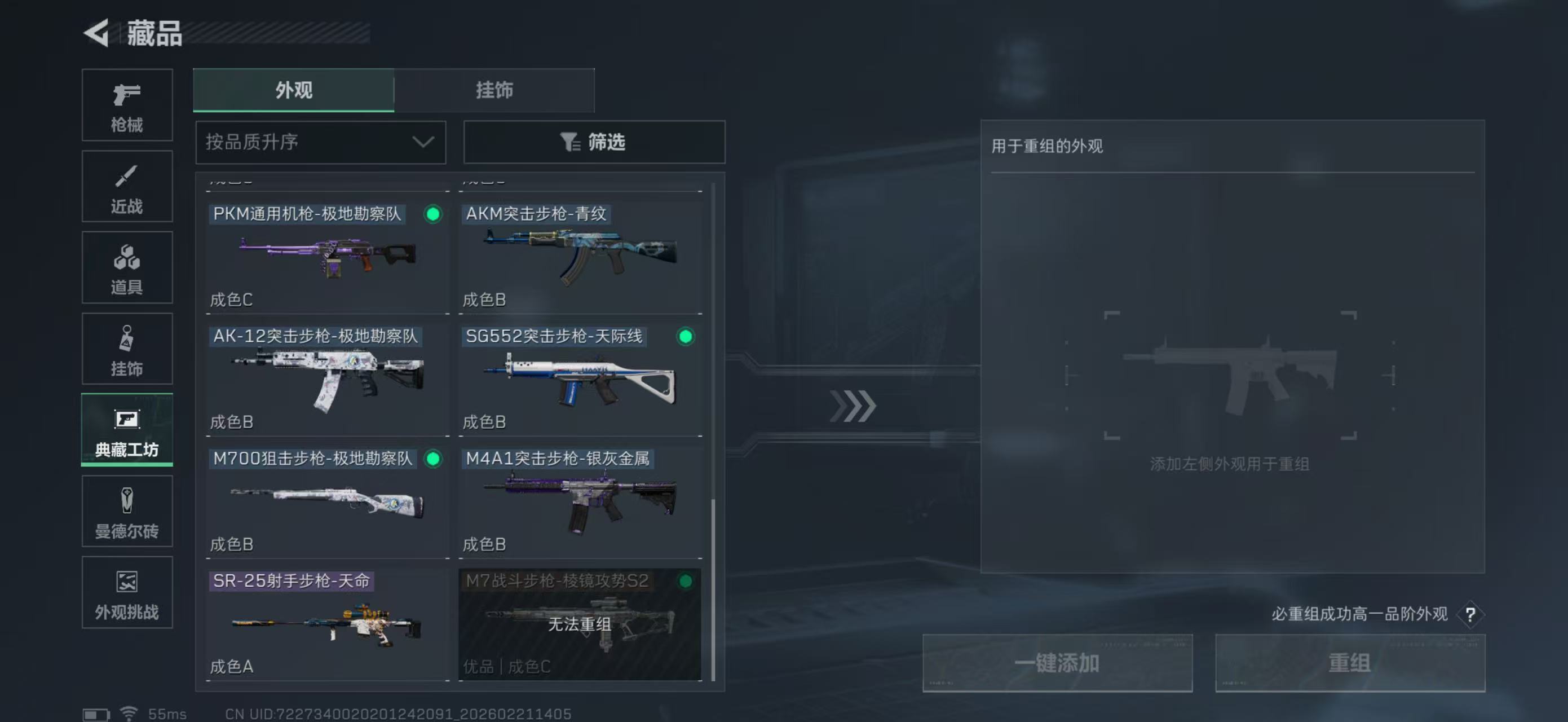Viewport: 1568px width, 722px height.
Task: Select the SR-25射手步枪-天命 weapon card
Action: (x=327, y=624)
